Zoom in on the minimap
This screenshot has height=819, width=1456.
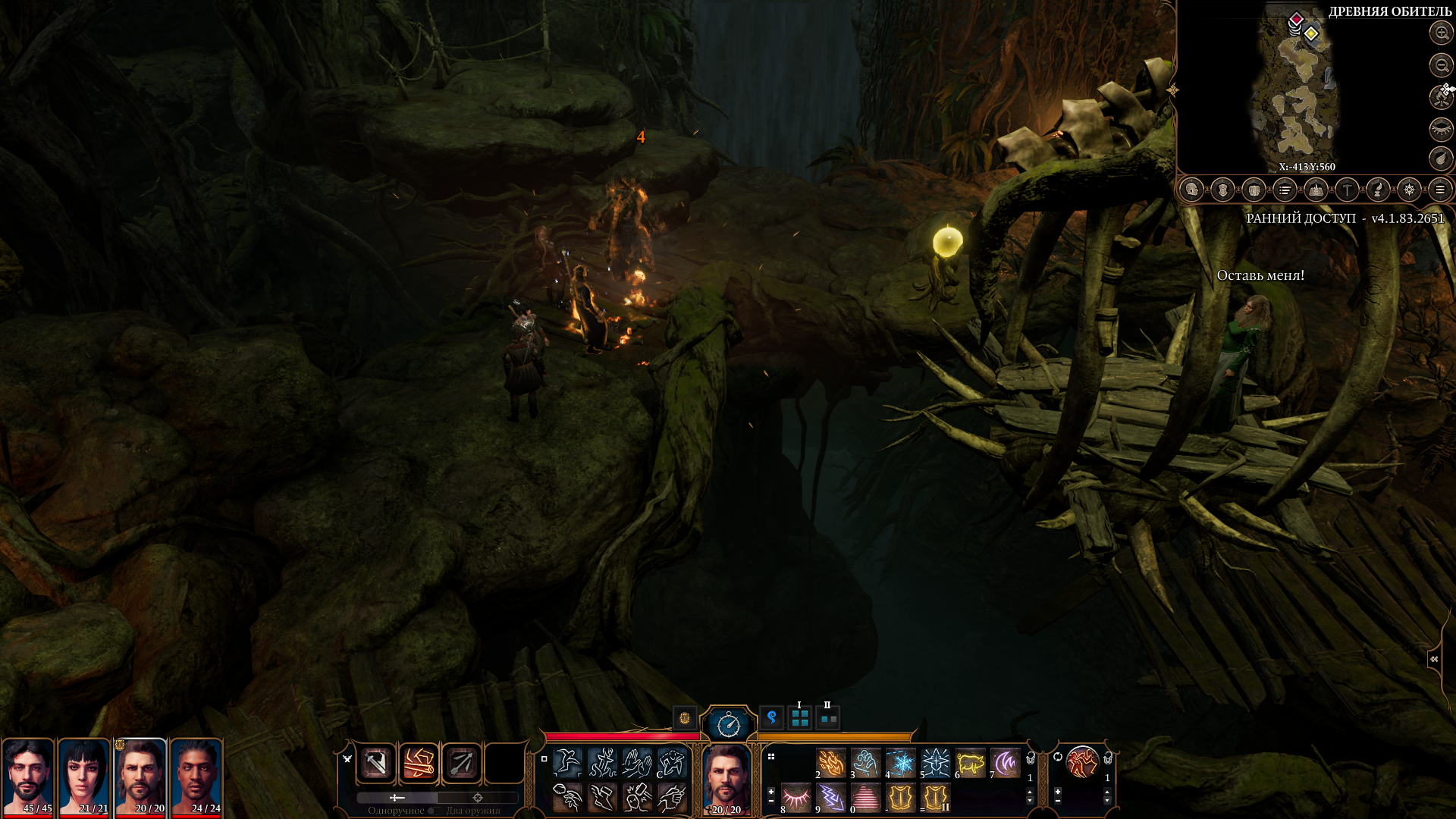tap(1441, 33)
